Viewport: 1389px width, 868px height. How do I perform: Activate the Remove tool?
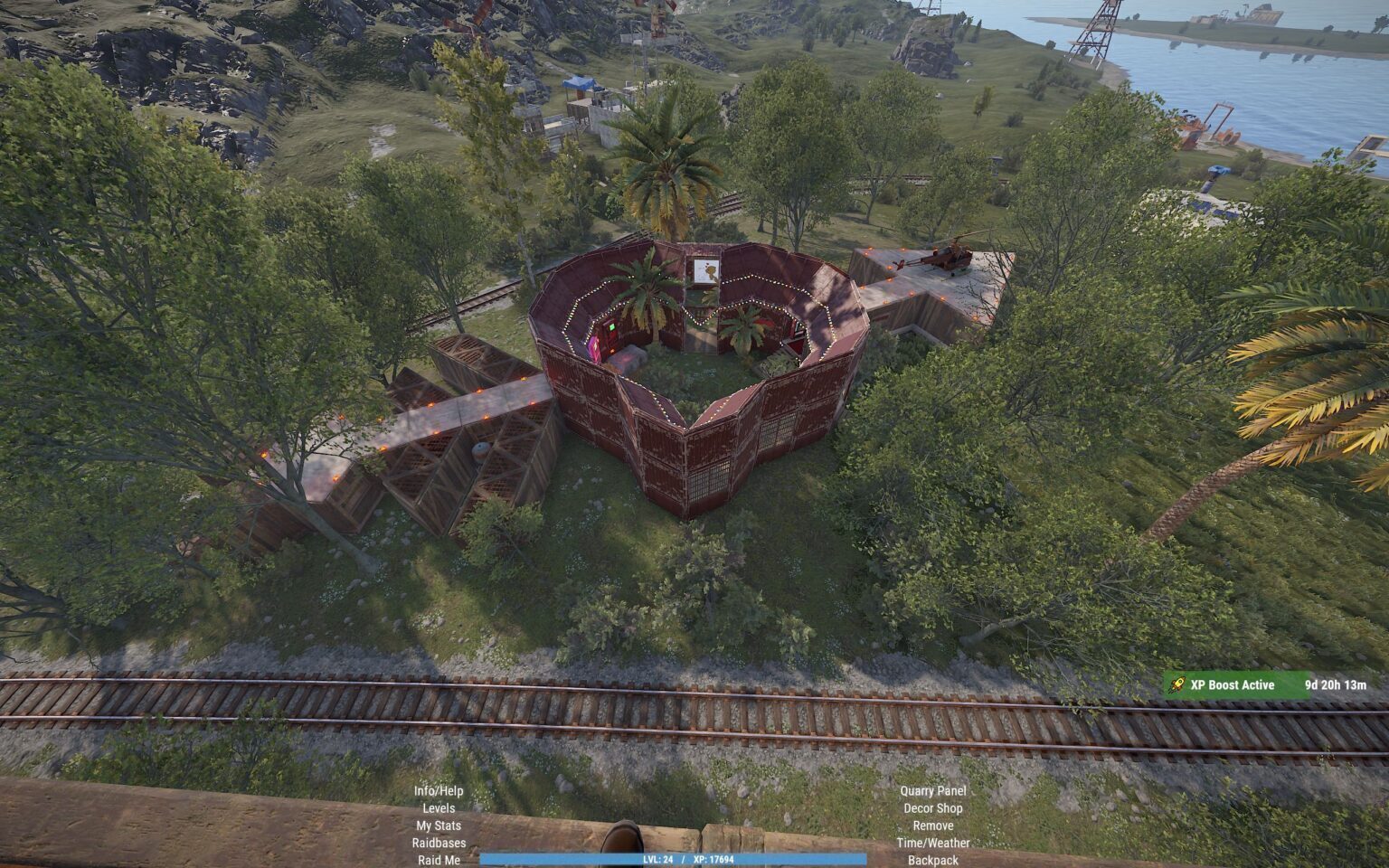[x=933, y=826]
